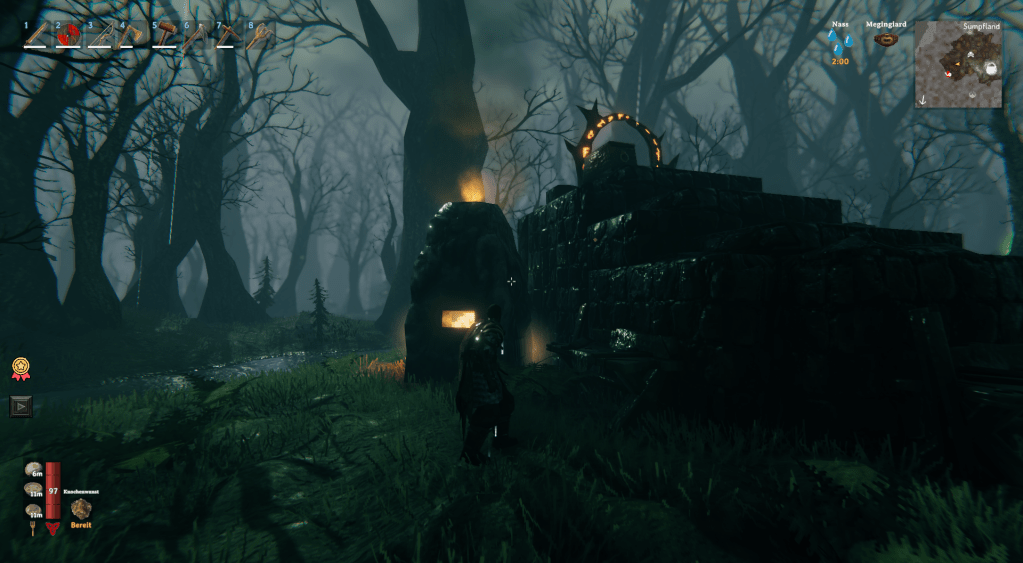Choose the axe in hotbar slot 4
The width and height of the screenshot is (1023, 563).
tap(132, 35)
